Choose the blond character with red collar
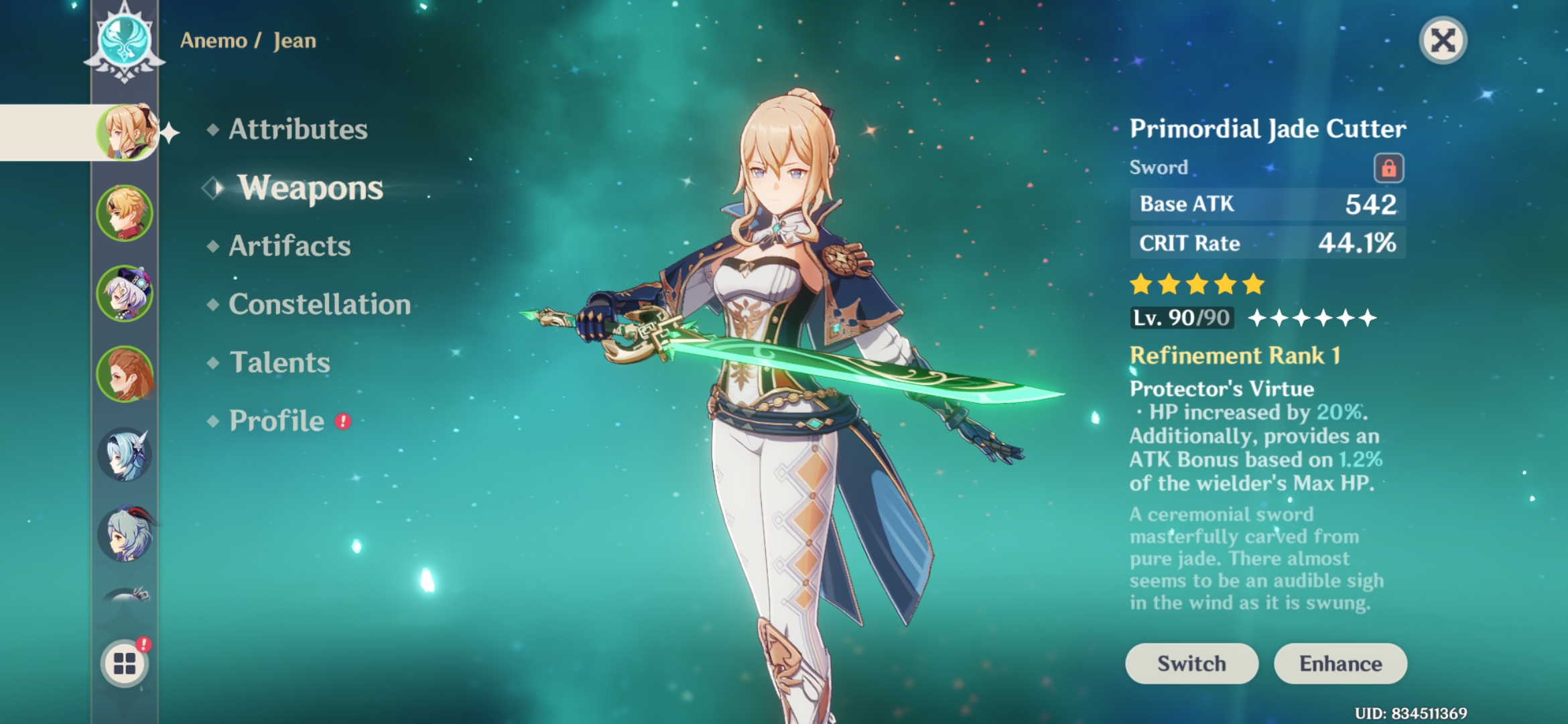The width and height of the screenshot is (1568, 724). click(125, 213)
